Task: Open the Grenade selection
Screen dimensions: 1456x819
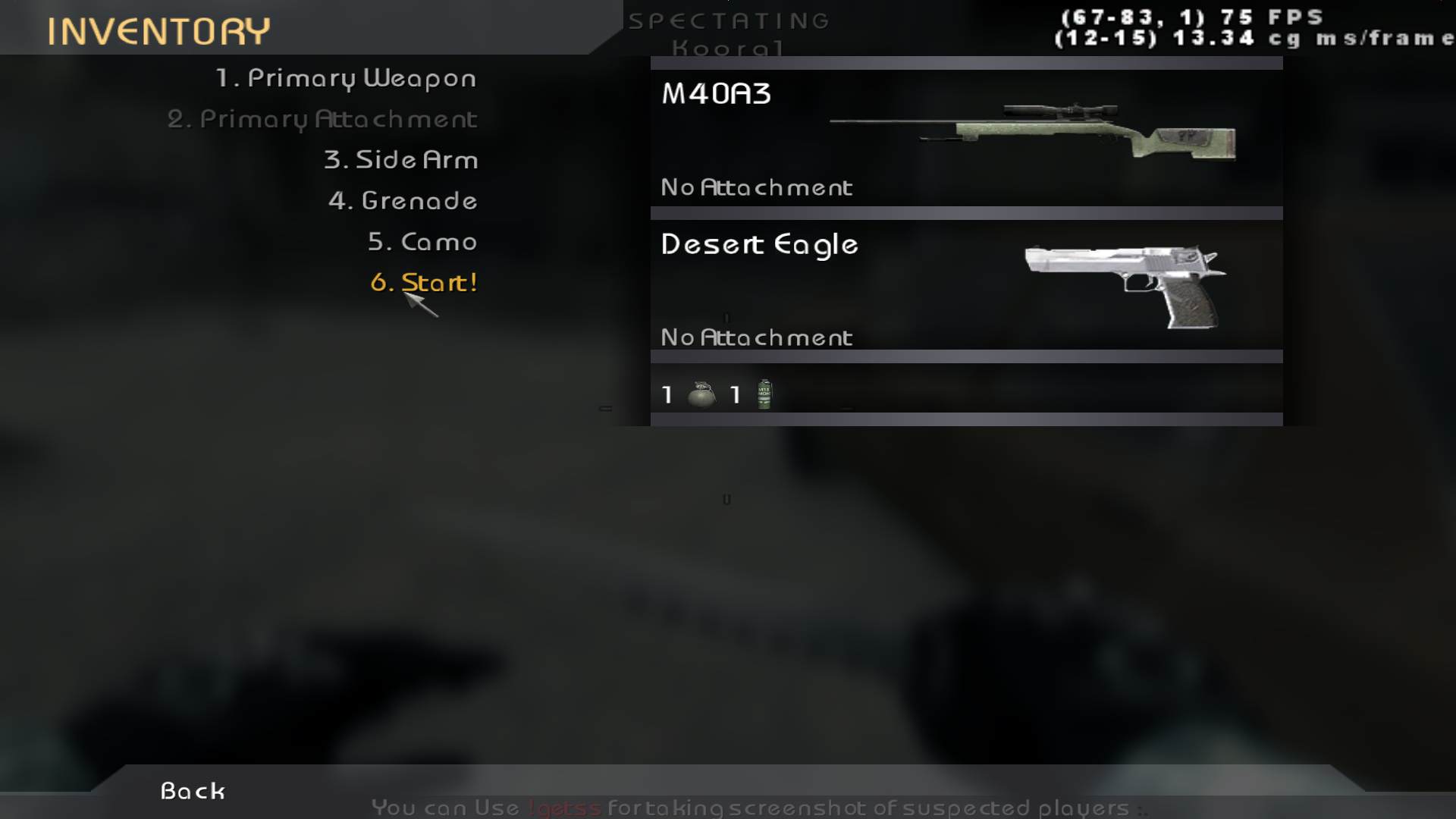Action: [x=403, y=201]
